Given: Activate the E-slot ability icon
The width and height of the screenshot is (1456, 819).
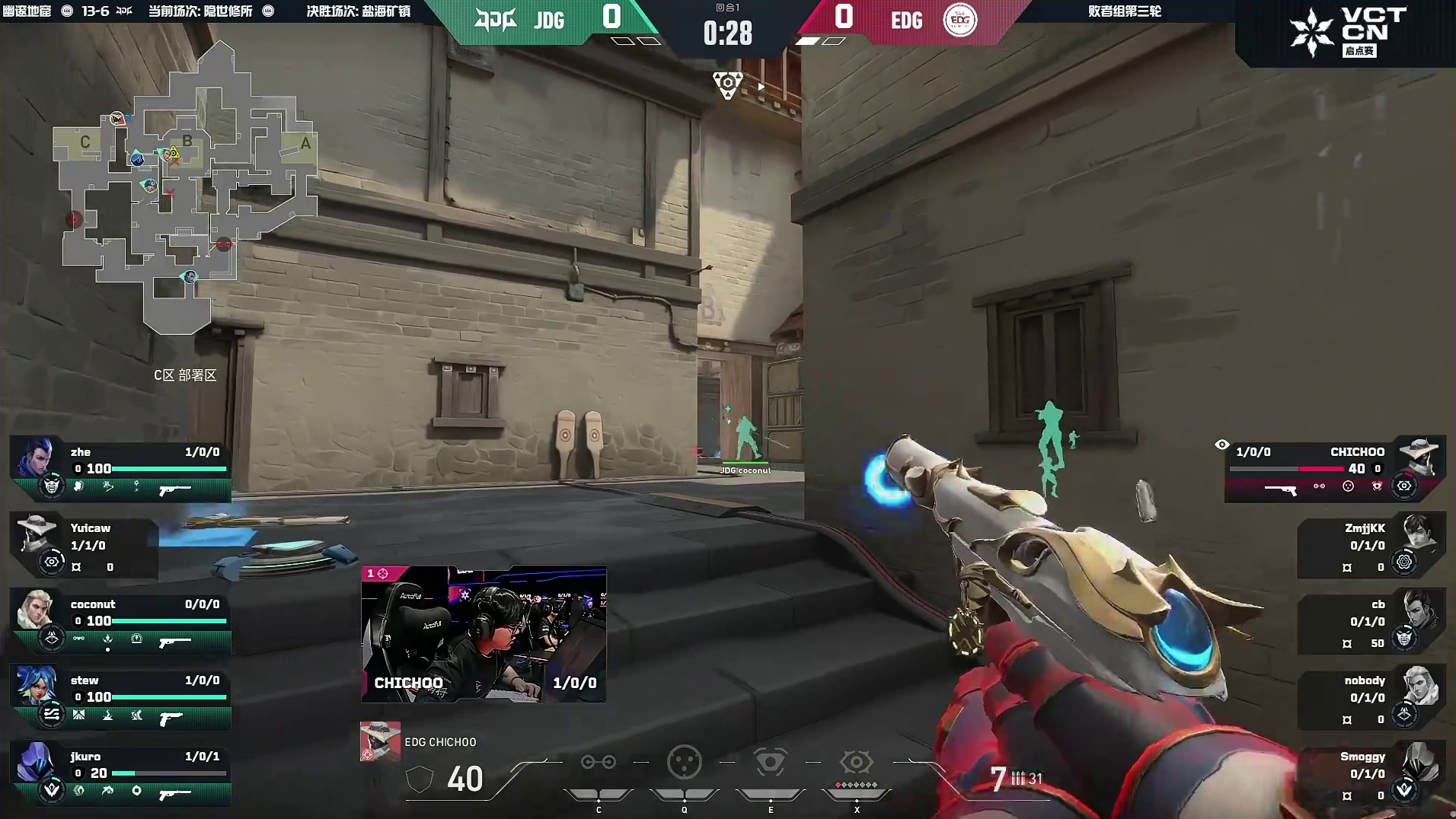Looking at the screenshot, I should [770, 763].
